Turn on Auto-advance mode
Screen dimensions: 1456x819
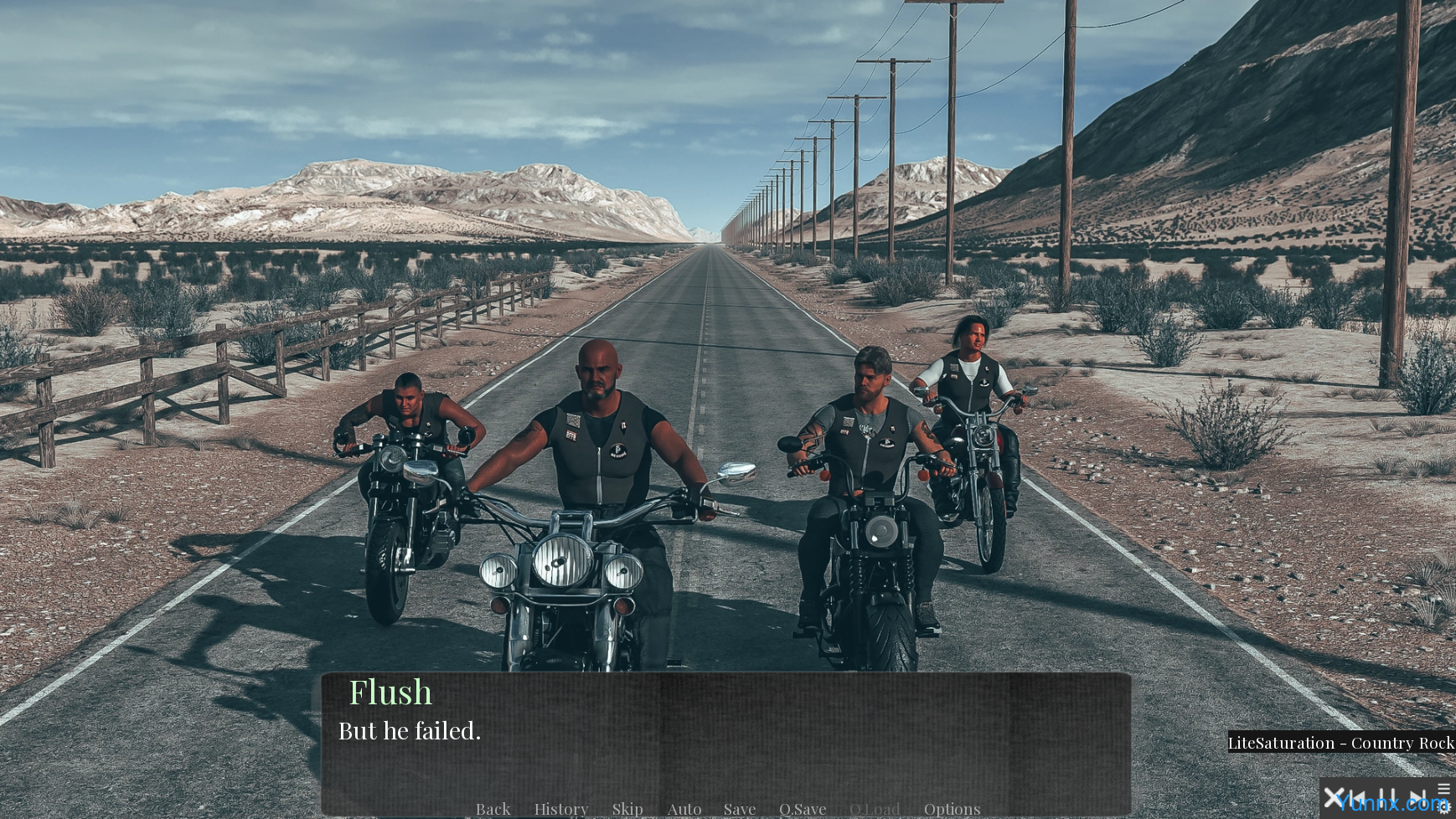(684, 808)
